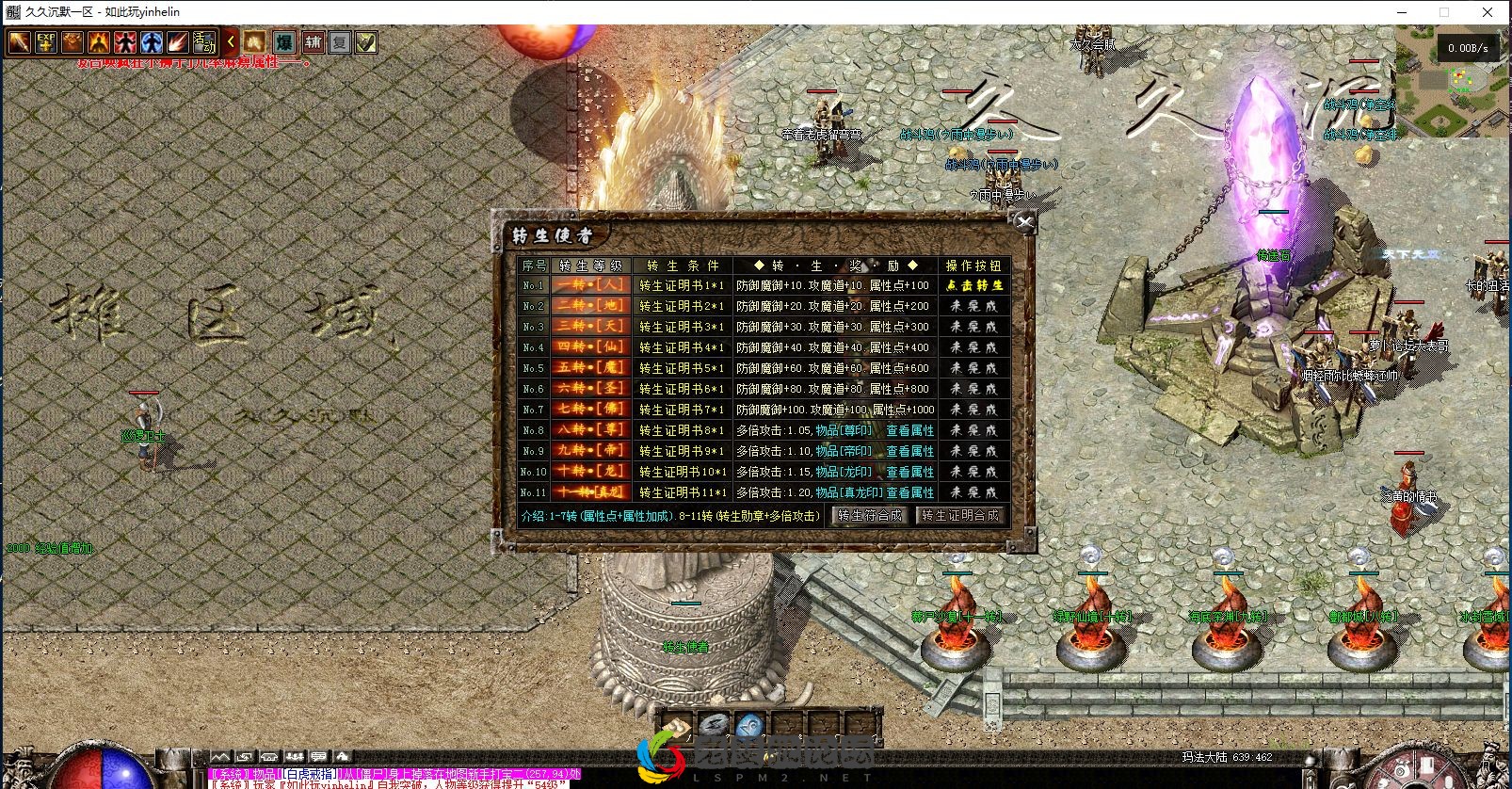
Task: View attributes of the 真龙印 item
Action: pos(909,492)
